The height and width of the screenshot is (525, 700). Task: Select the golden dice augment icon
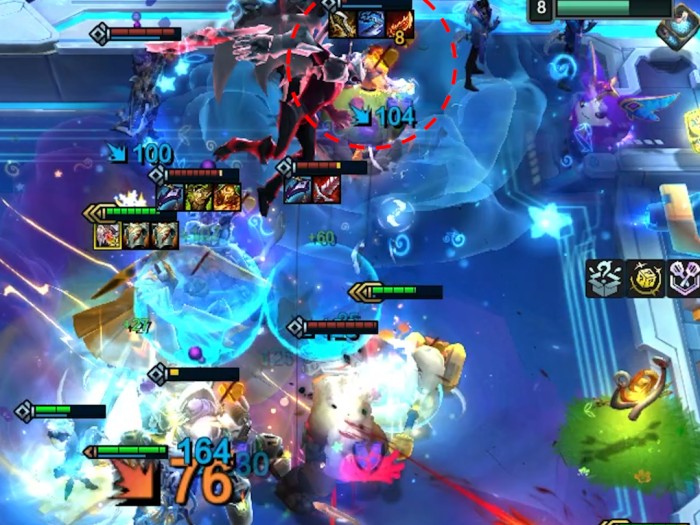click(647, 279)
